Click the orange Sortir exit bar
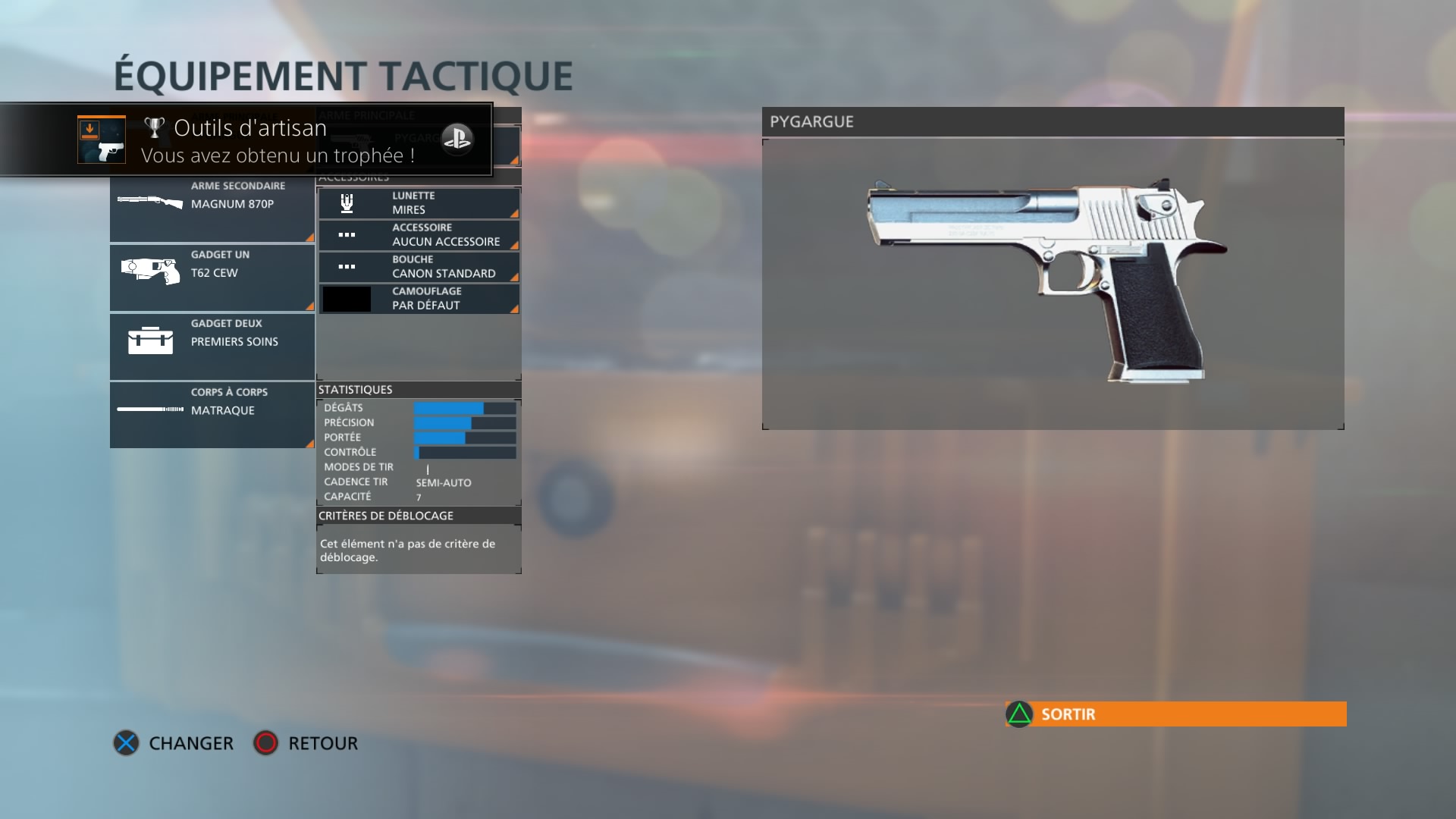 (1175, 714)
